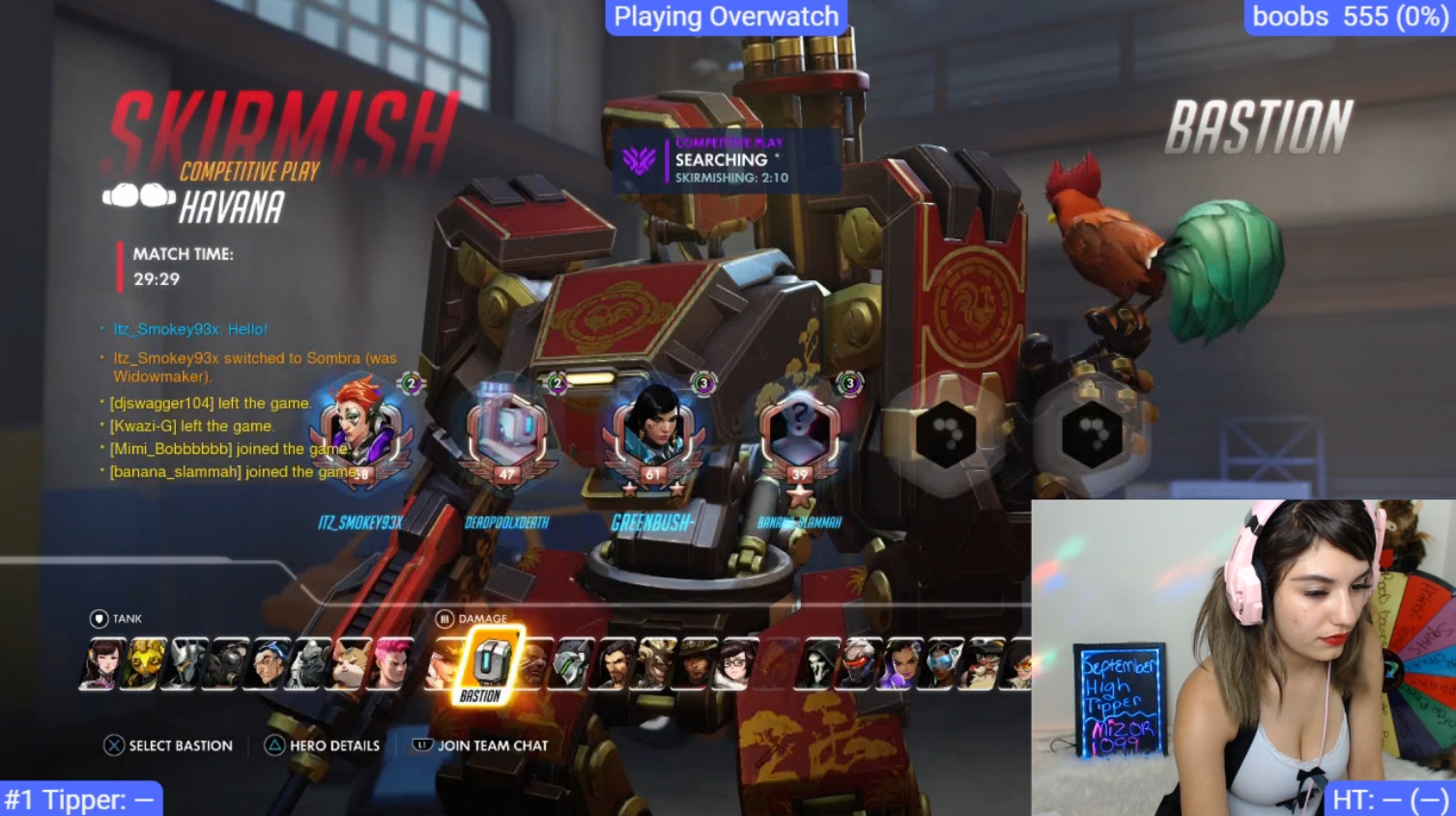Viewport: 1456px width, 816px height.
Task: Select the Sombra hero portrait
Action: [901, 665]
